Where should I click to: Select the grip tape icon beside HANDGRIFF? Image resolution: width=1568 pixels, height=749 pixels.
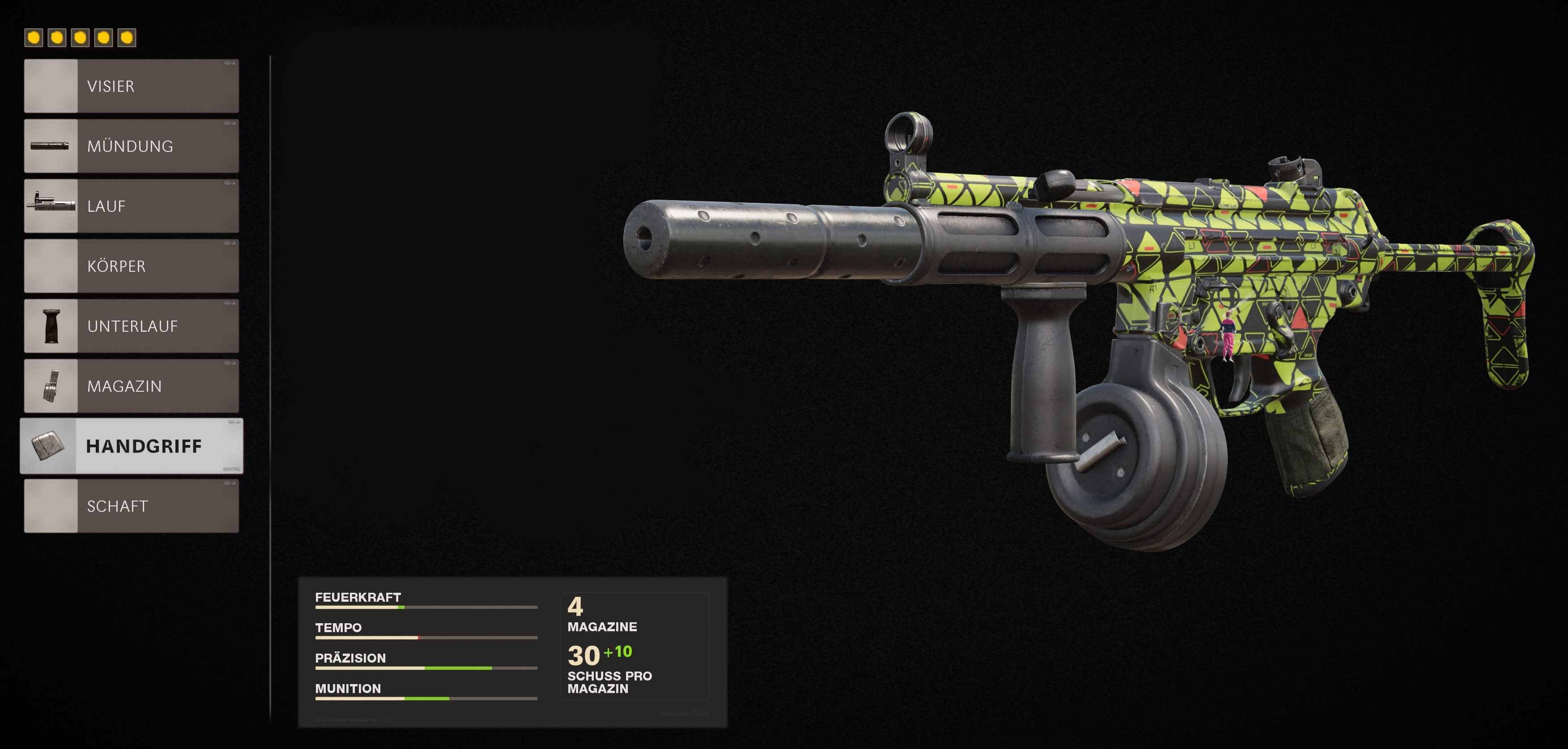click(x=51, y=446)
